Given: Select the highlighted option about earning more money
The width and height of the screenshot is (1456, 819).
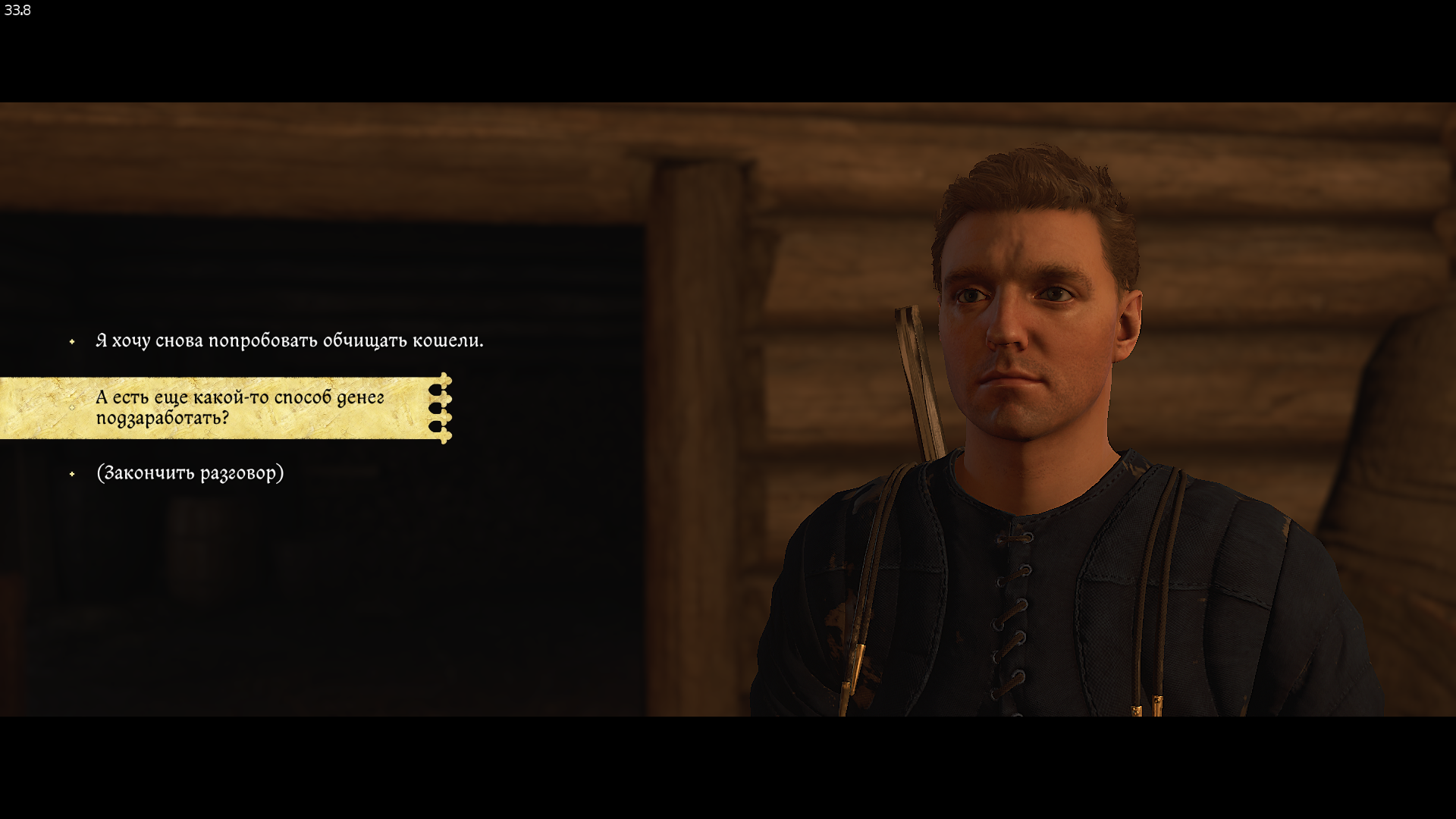Looking at the screenshot, I should point(240,408).
